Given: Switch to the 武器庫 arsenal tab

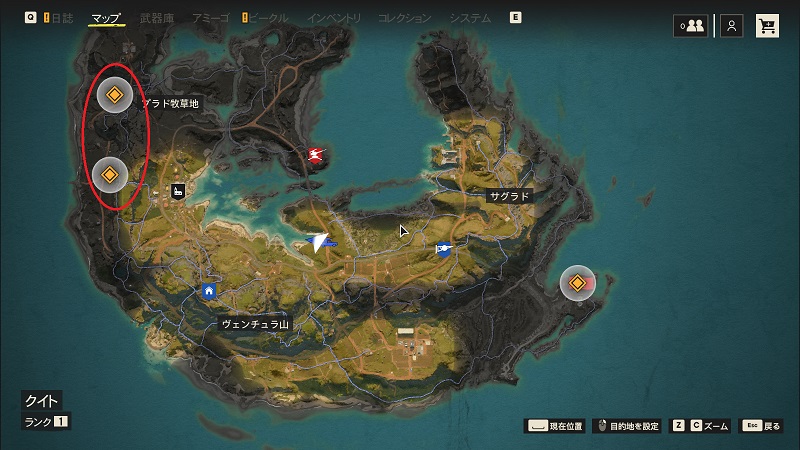Looking at the screenshot, I should tap(158, 18).
